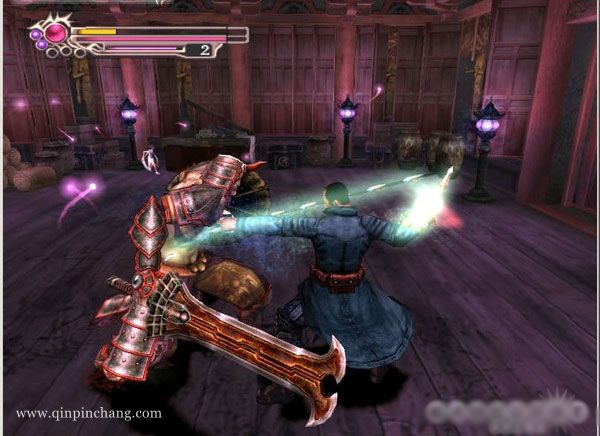This screenshot has width=600, height=436.
Task: Click the large pink orb HUD icon
Action: [x=56, y=32]
